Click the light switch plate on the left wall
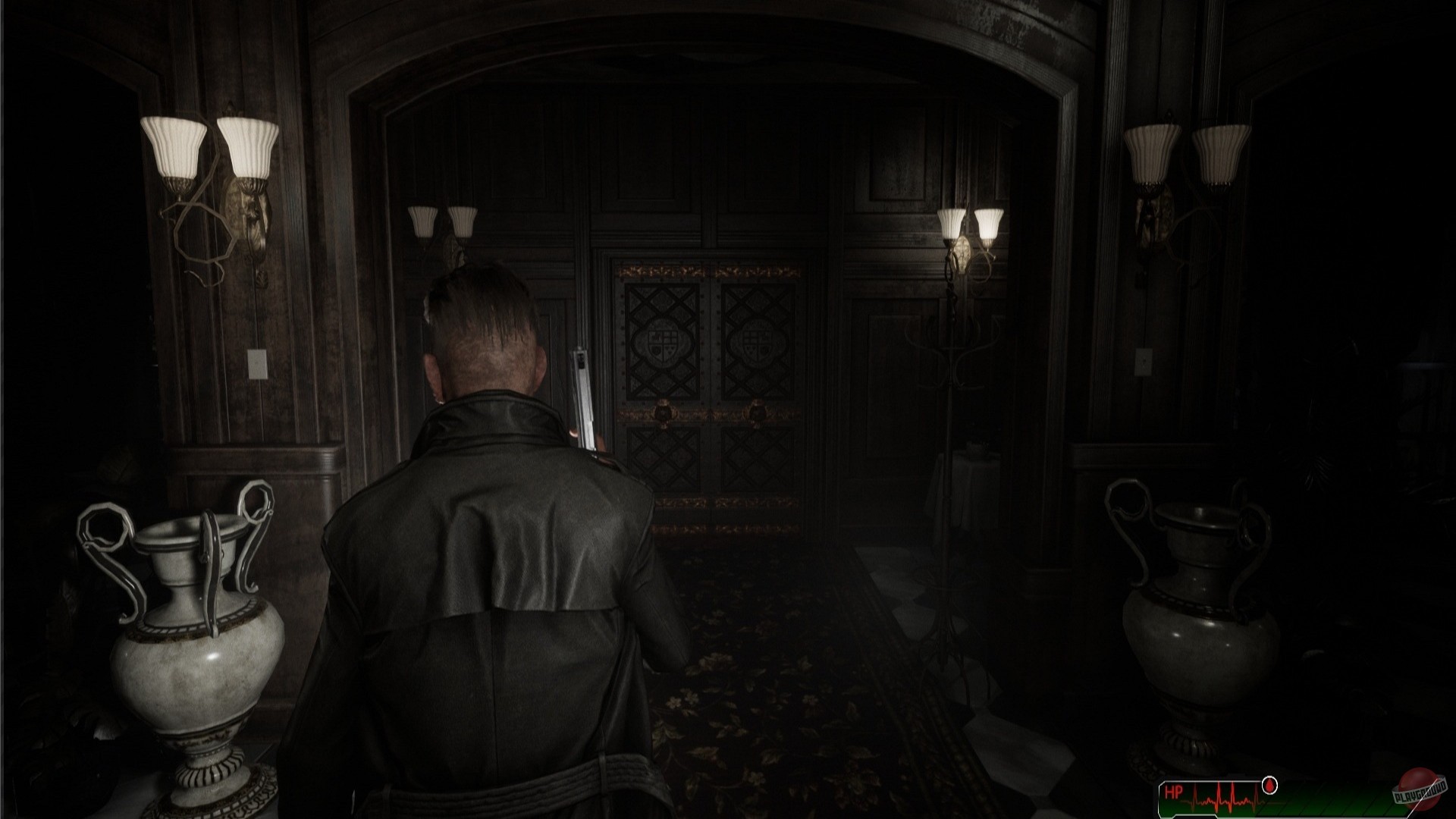The width and height of the screenshot is (1456, 819). tap(258, 364)
